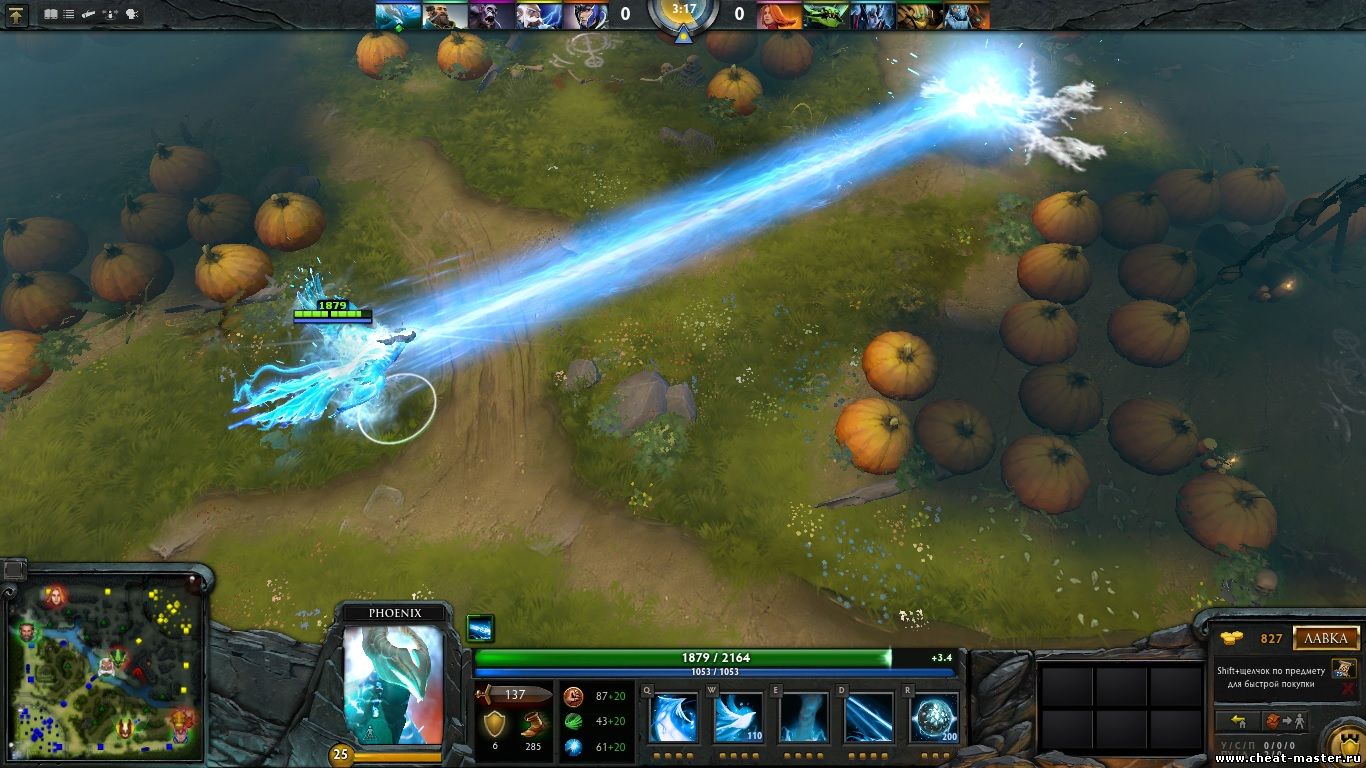Select the green dragon hero portrait in the top bar
The height and width of the screenshot is (768, 1366).
(x=826, y=15)
